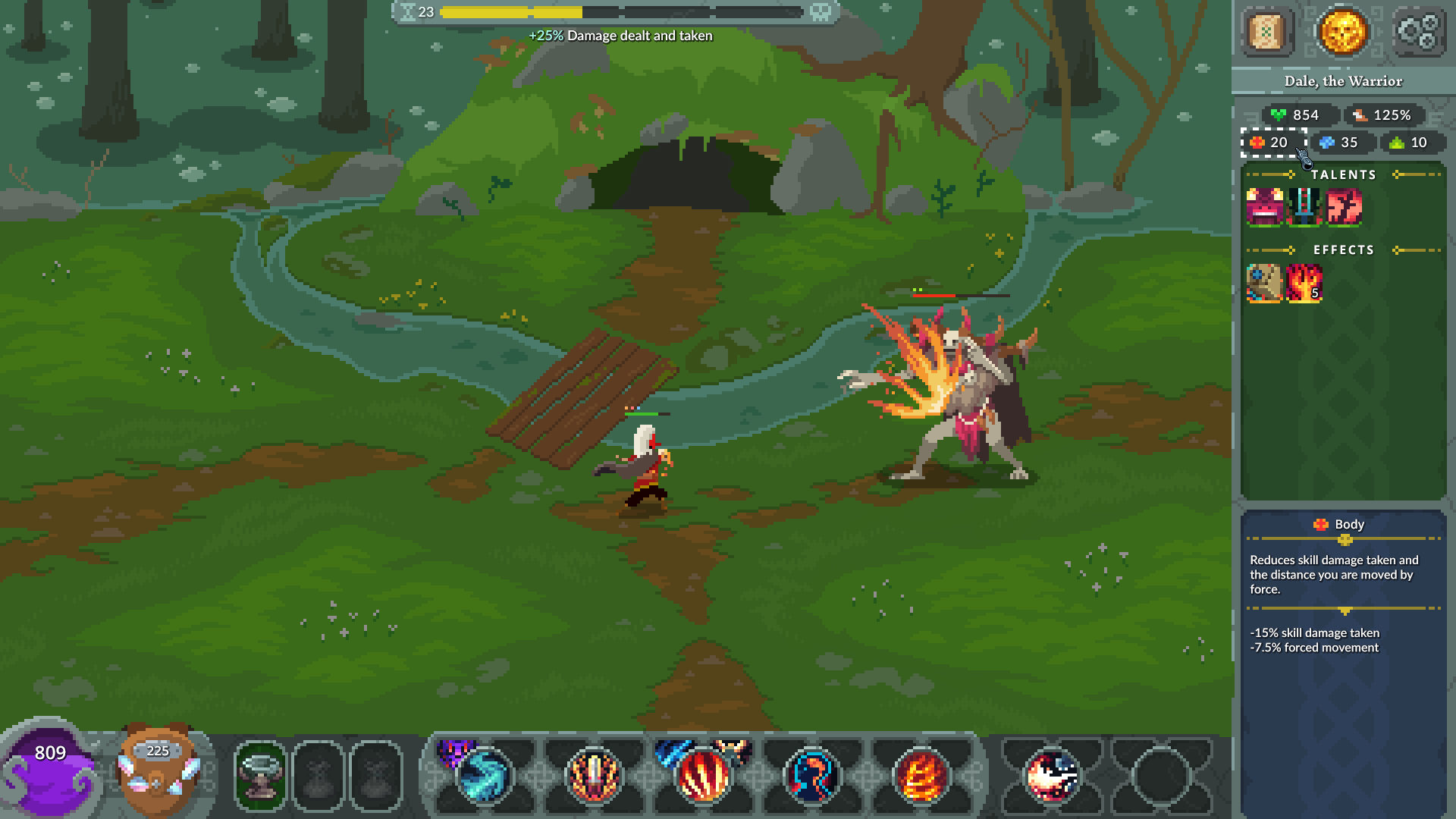Click the golden sun medallion button
Image resolution: width=1456 pixels, height=819 pixels.
coord(1341,32)
